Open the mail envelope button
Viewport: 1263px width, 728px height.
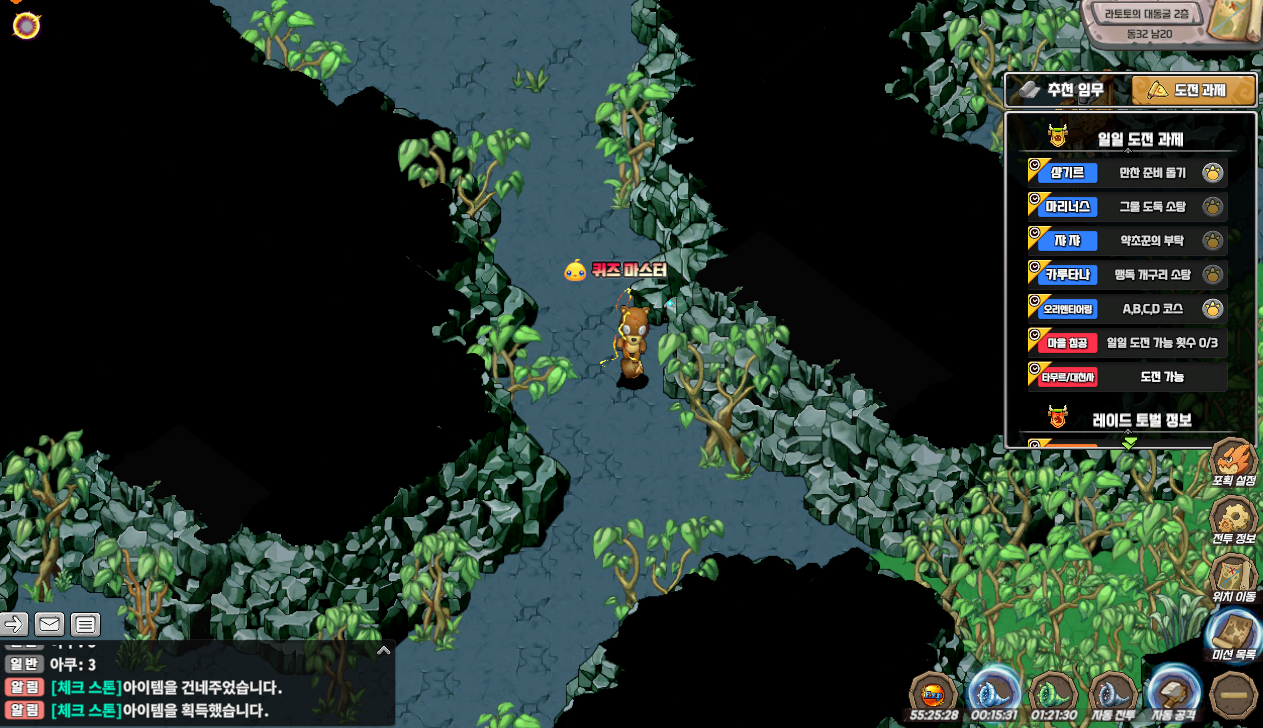[49, 625]
